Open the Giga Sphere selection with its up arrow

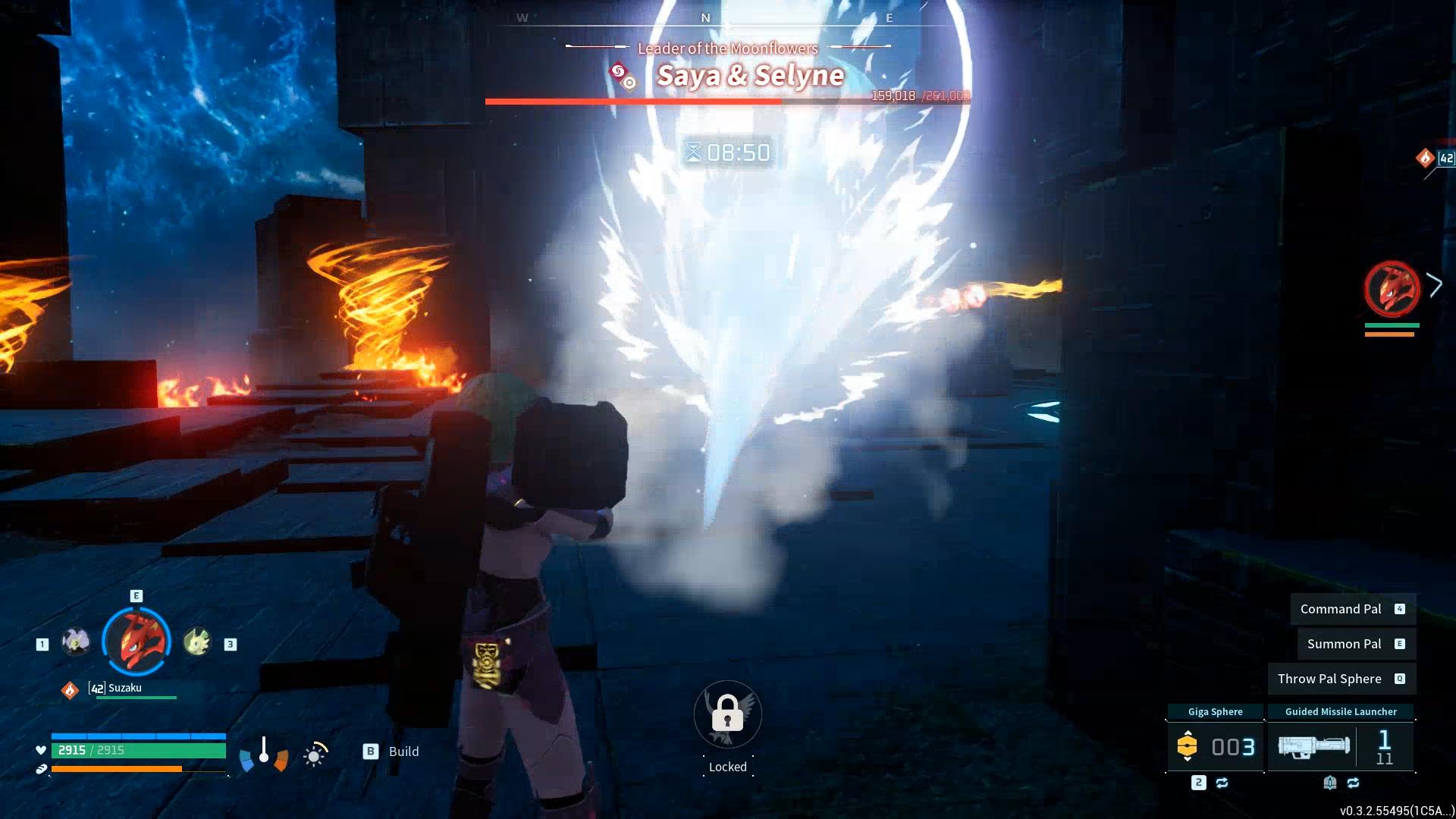click(1188, 733)
